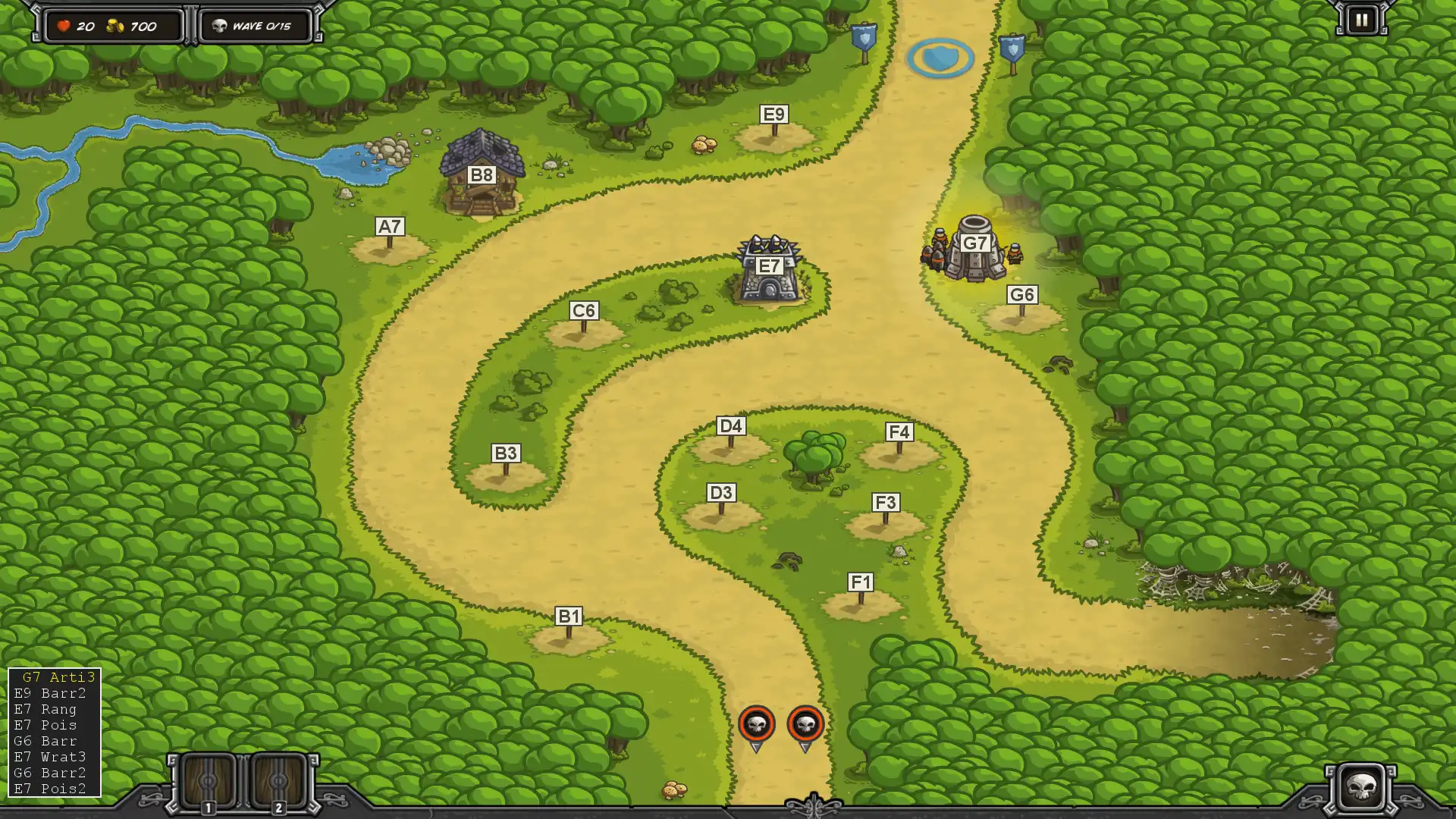
Task: Open the build spot labeled C6
Action: (x=583, y=332)
